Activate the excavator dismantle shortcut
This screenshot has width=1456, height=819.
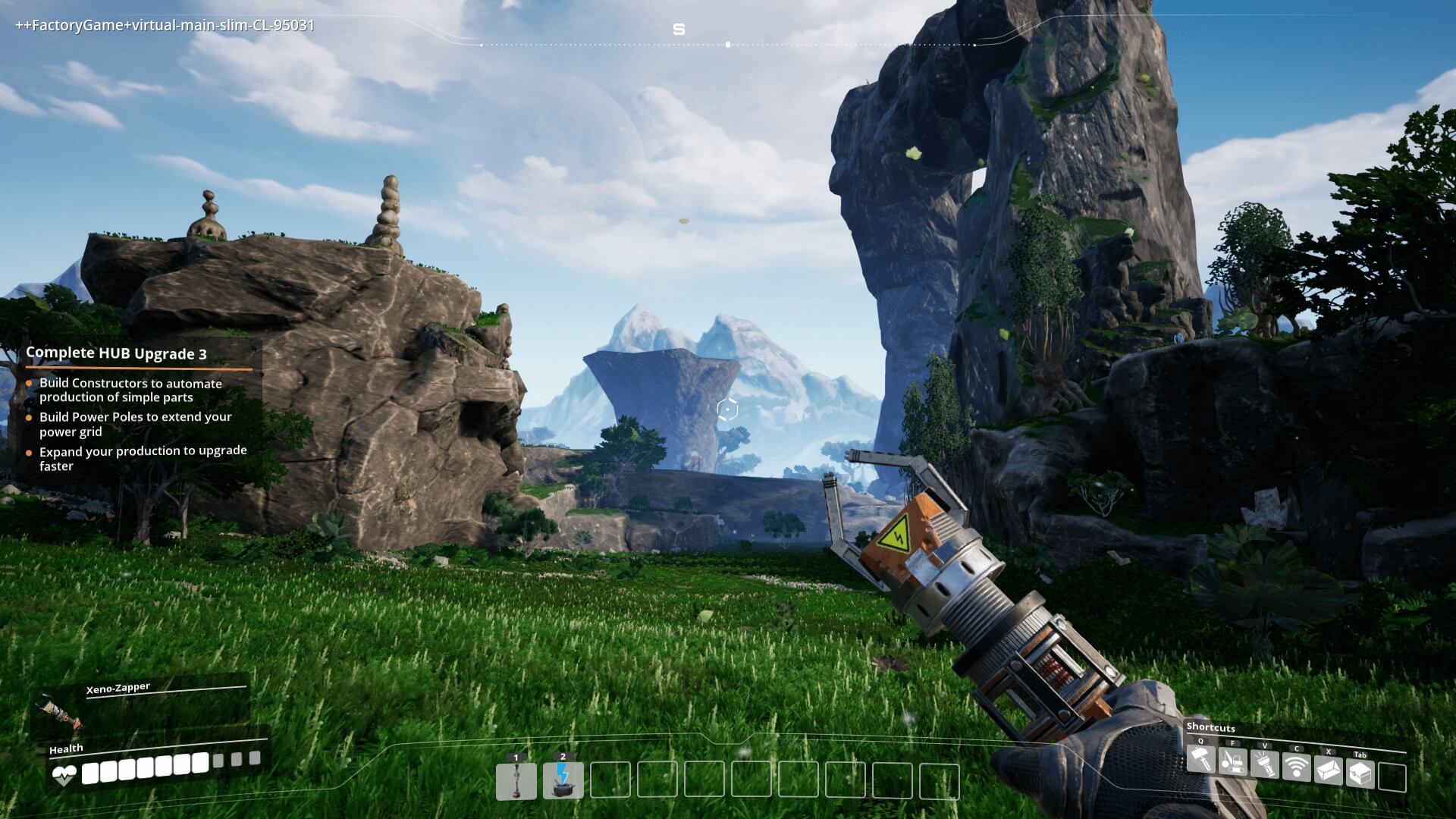pos(1232,761)
